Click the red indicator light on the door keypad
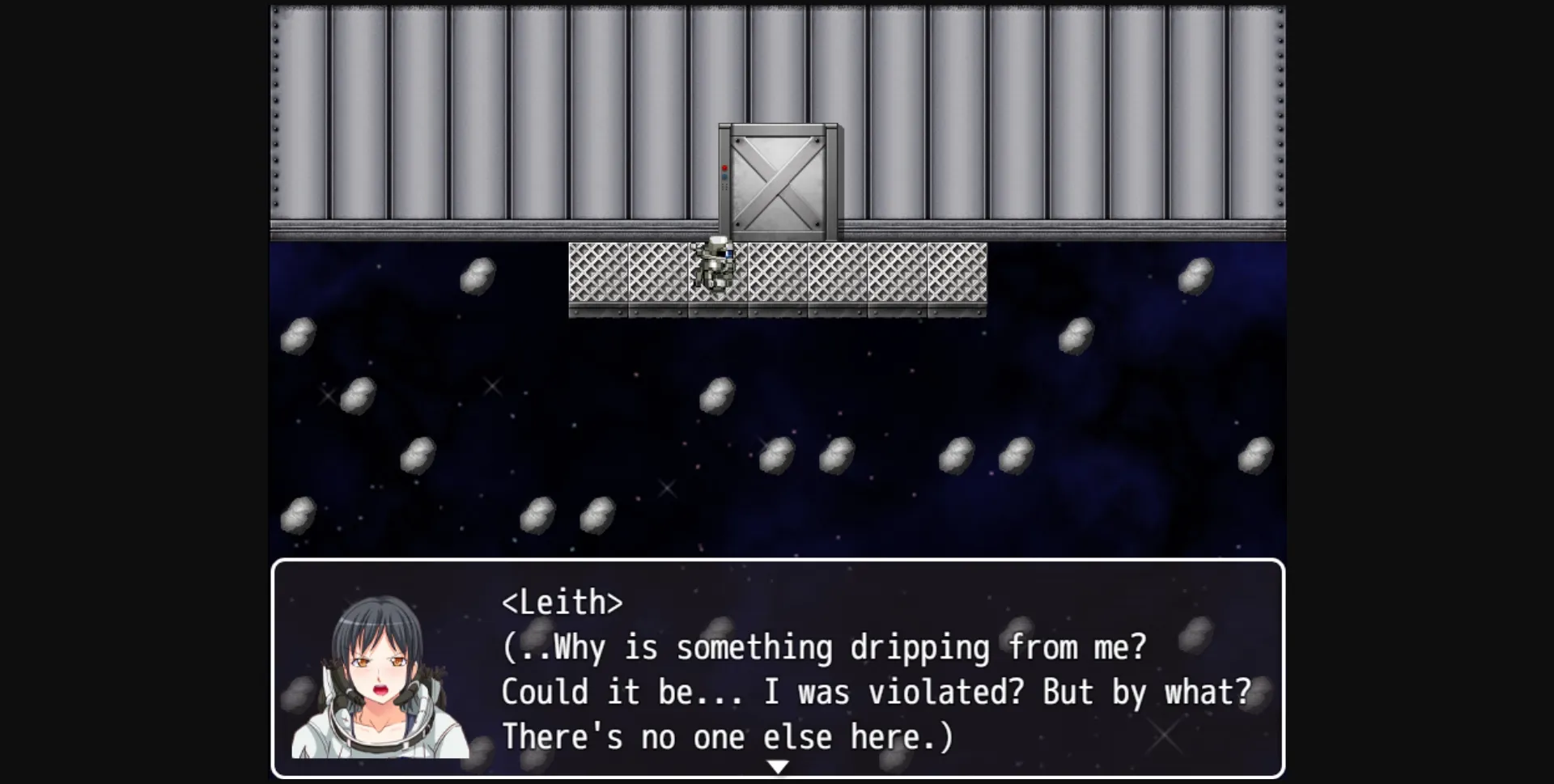 point(724,167)
